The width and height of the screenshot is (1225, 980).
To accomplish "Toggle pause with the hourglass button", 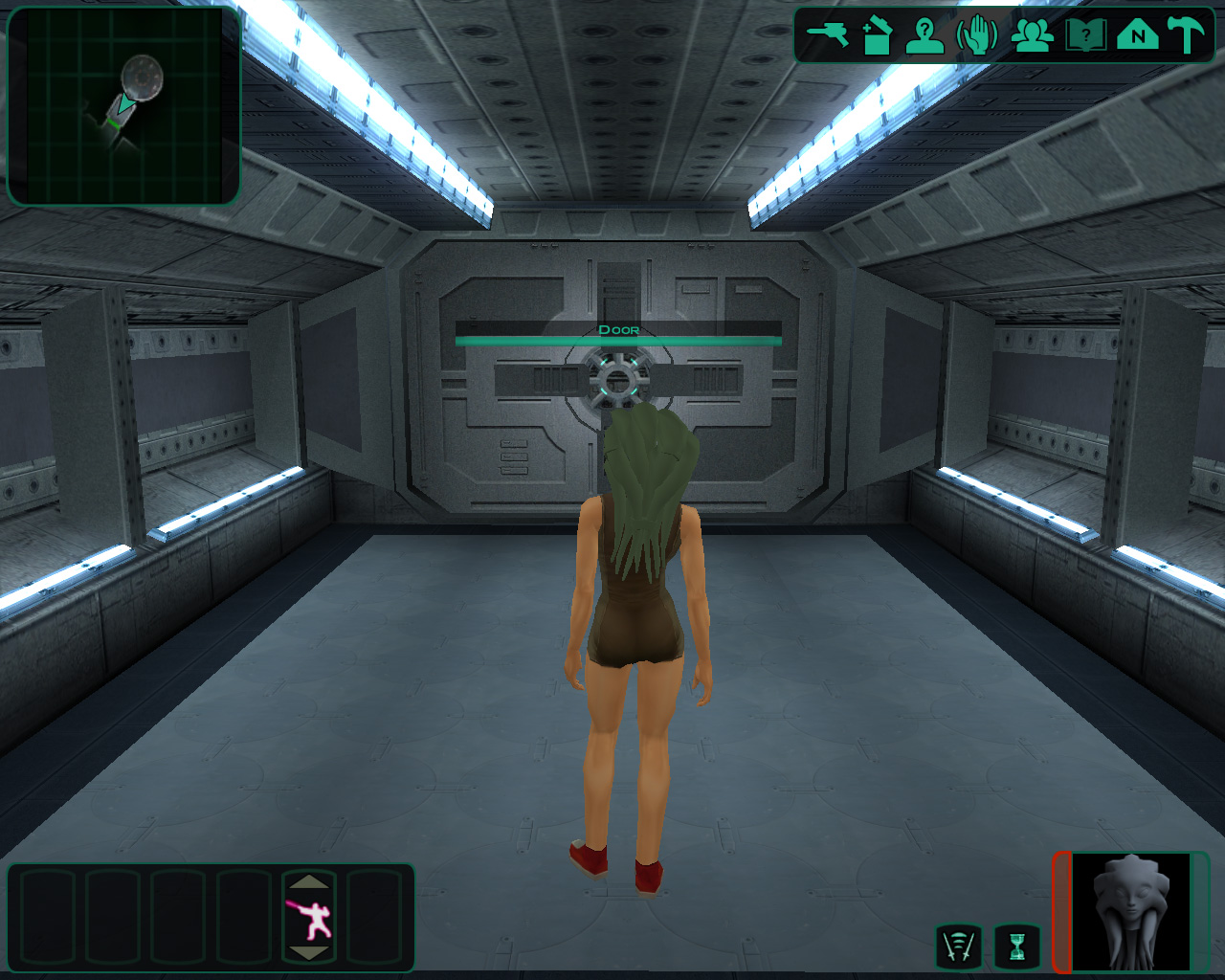I will (1016, 947).
